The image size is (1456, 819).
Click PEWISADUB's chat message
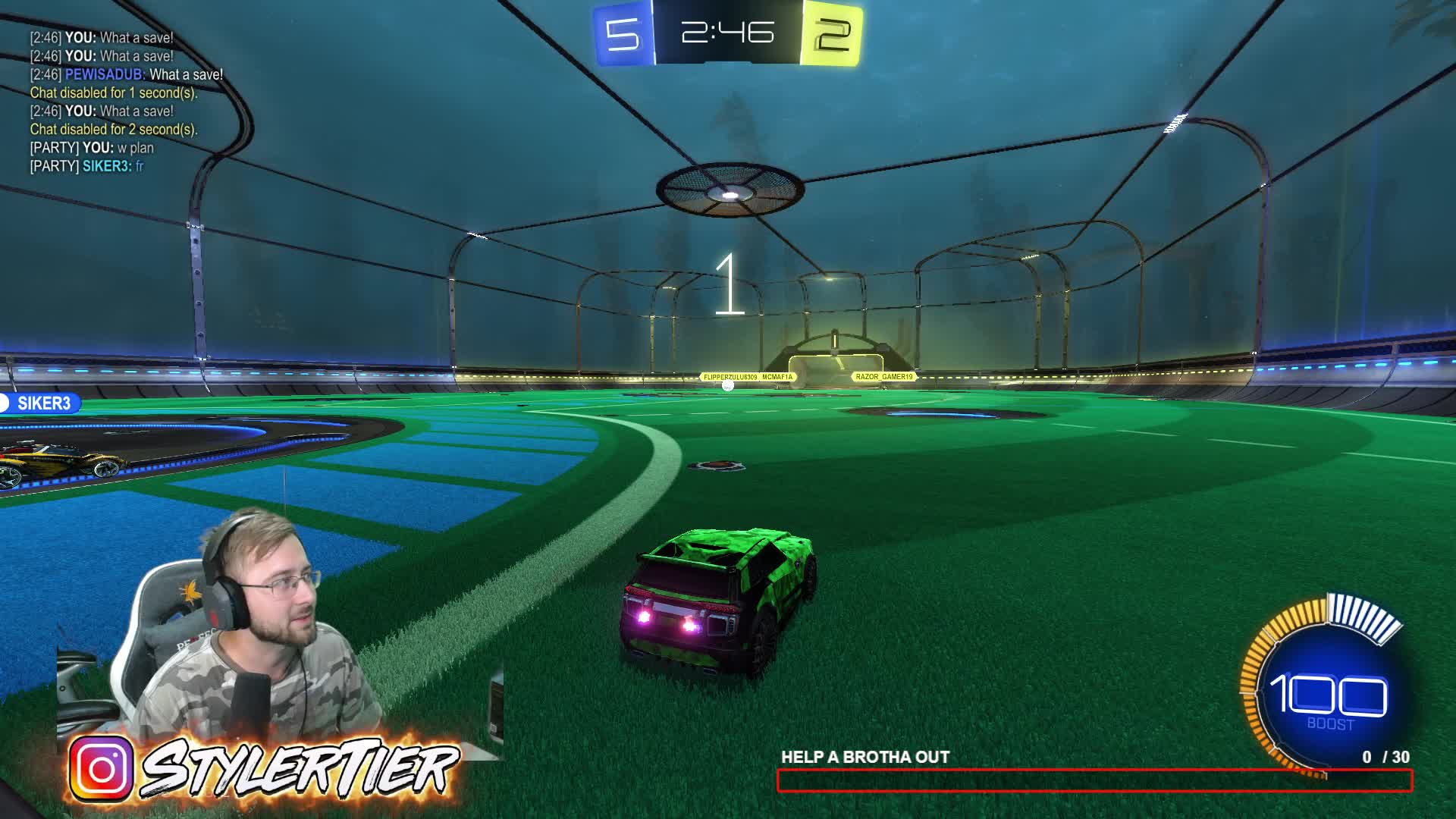coord(127,74)
